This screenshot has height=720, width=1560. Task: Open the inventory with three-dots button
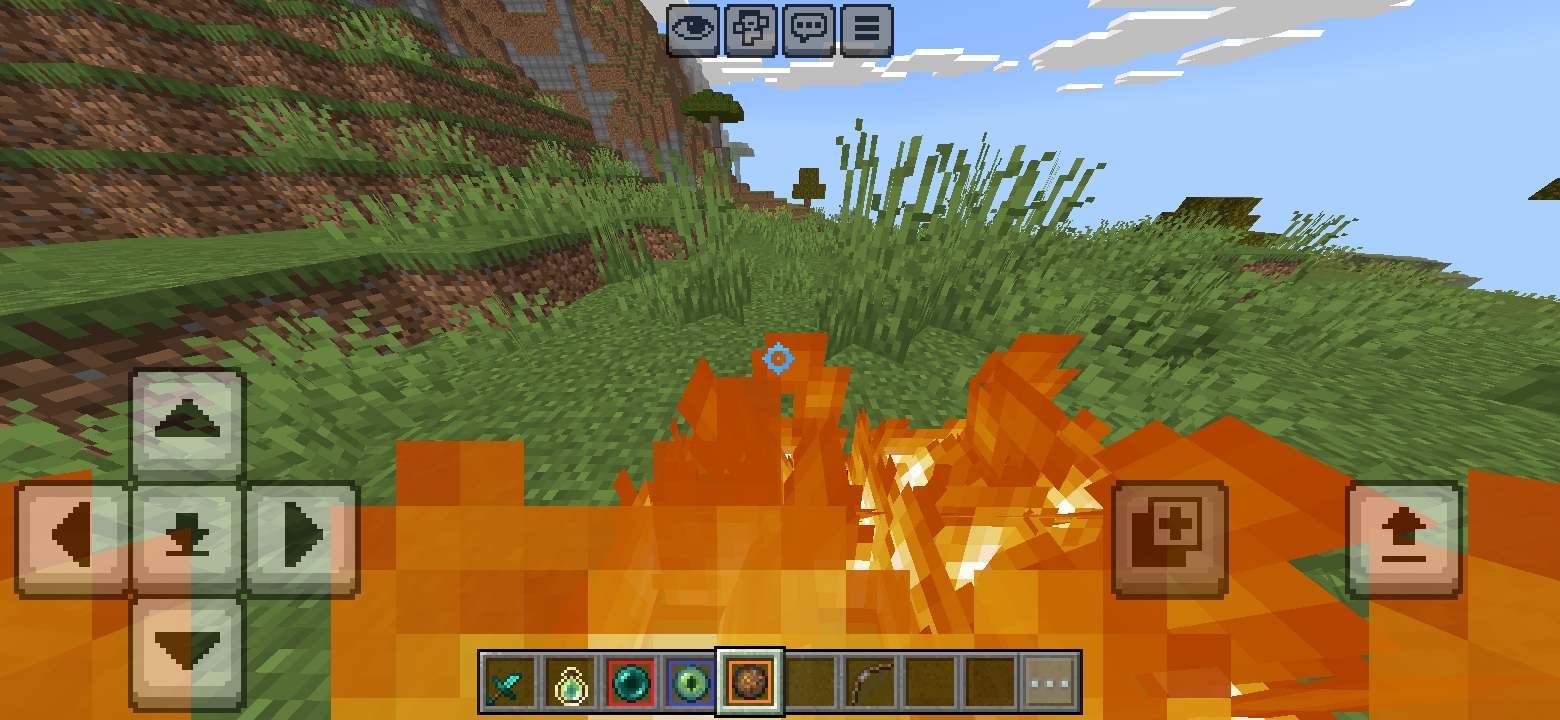tap(1050, 683)
